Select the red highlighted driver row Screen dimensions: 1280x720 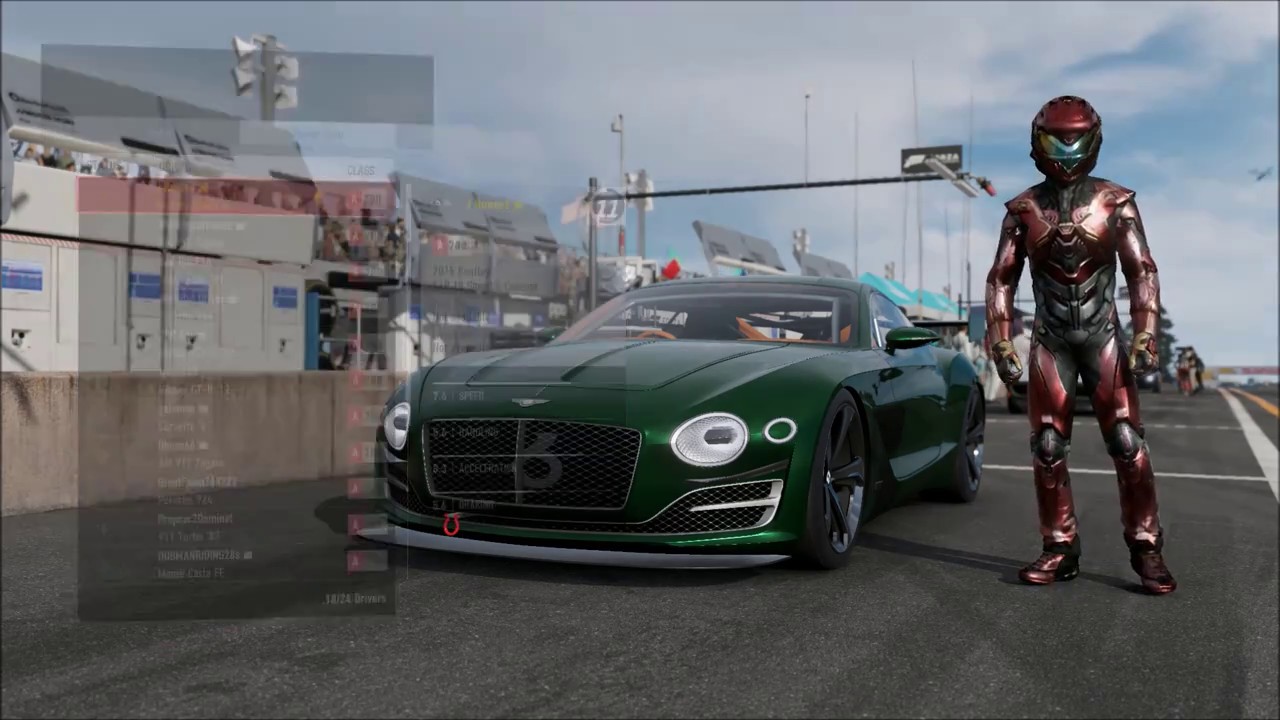[236, 197]
